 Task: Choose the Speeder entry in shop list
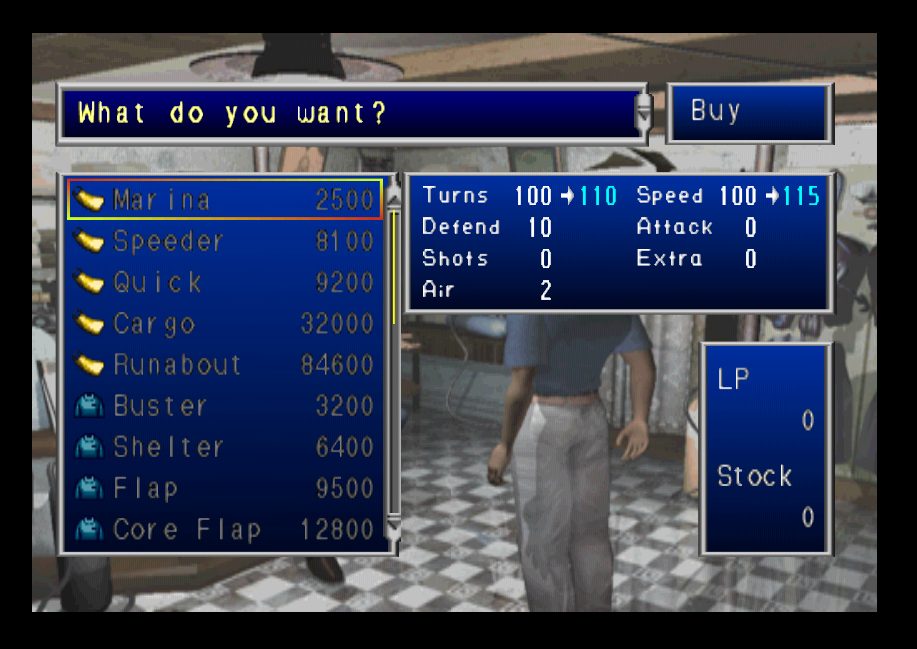tap(225, 241)
